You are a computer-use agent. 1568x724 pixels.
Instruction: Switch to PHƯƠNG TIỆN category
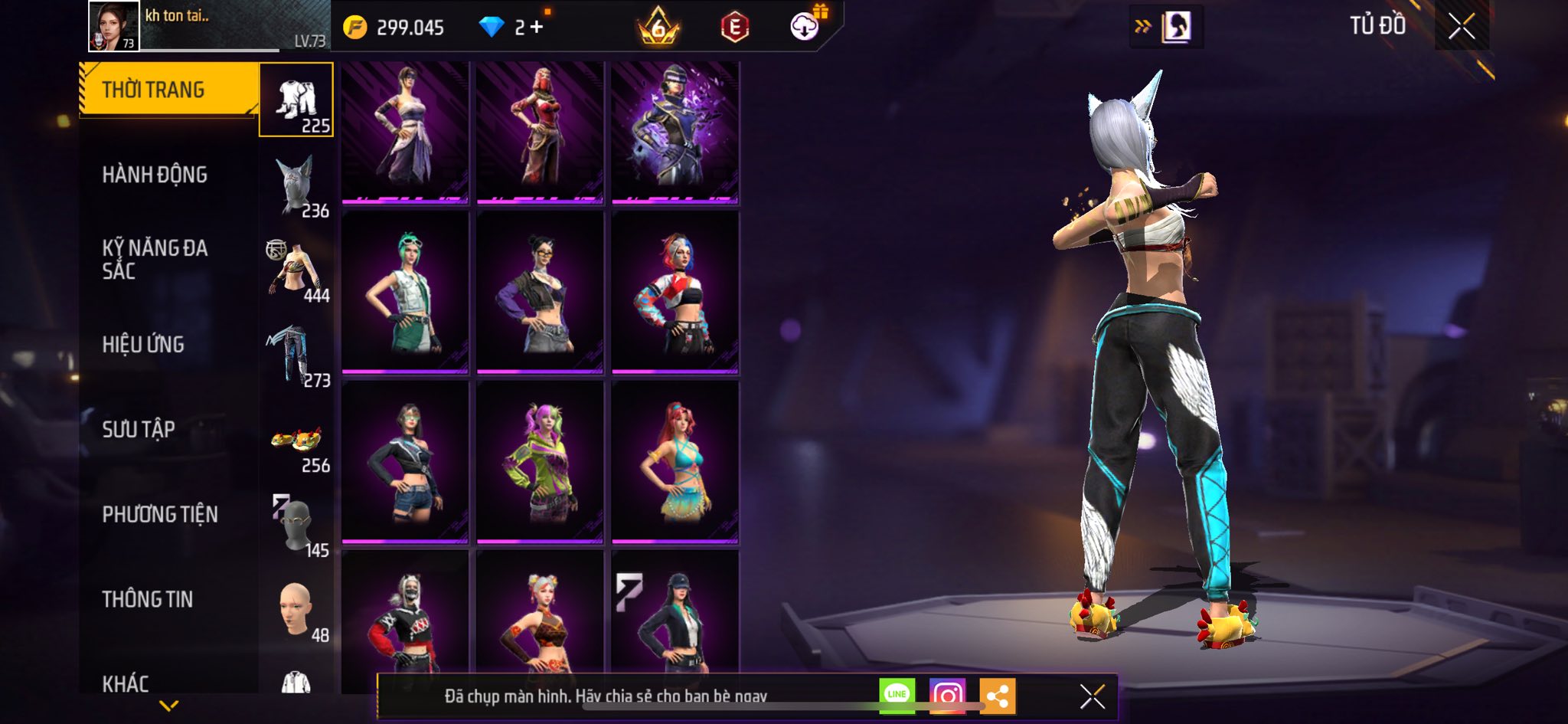pos(160,514)
